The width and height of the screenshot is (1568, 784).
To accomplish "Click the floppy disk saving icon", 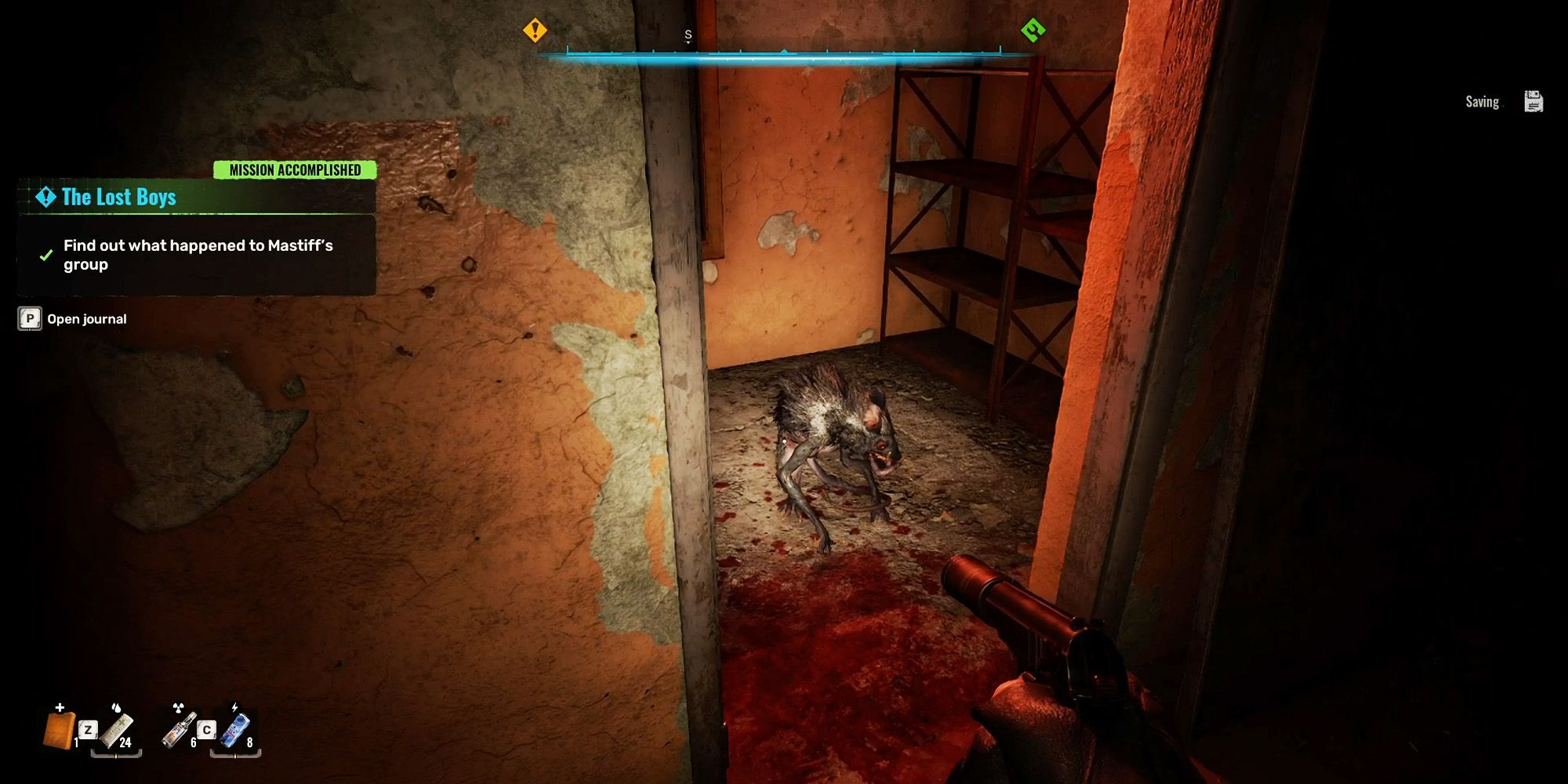I will point(1534,102).
